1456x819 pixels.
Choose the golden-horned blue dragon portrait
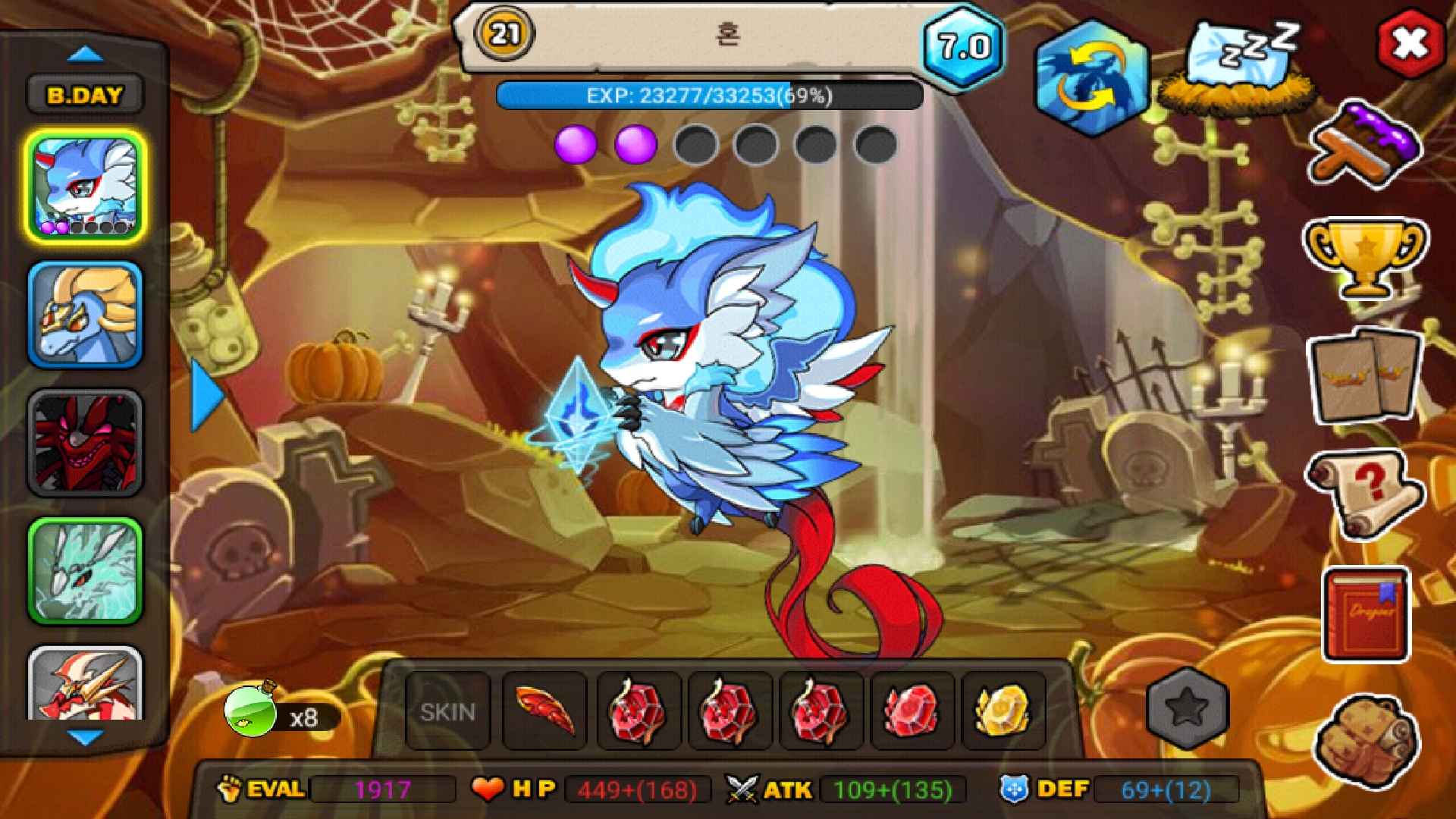pos(85,315)
